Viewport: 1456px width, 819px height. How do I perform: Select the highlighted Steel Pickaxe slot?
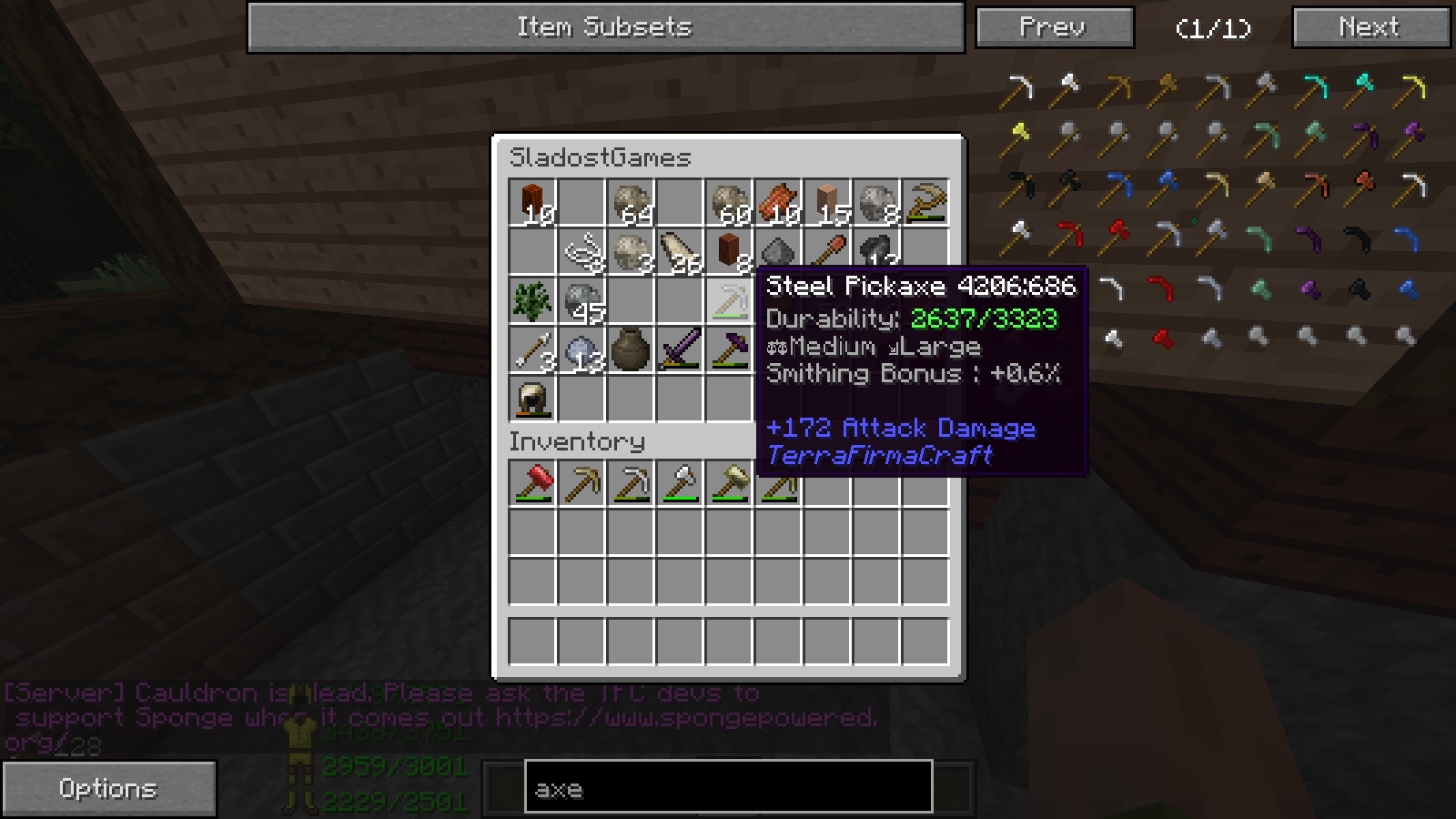[729, 300]
